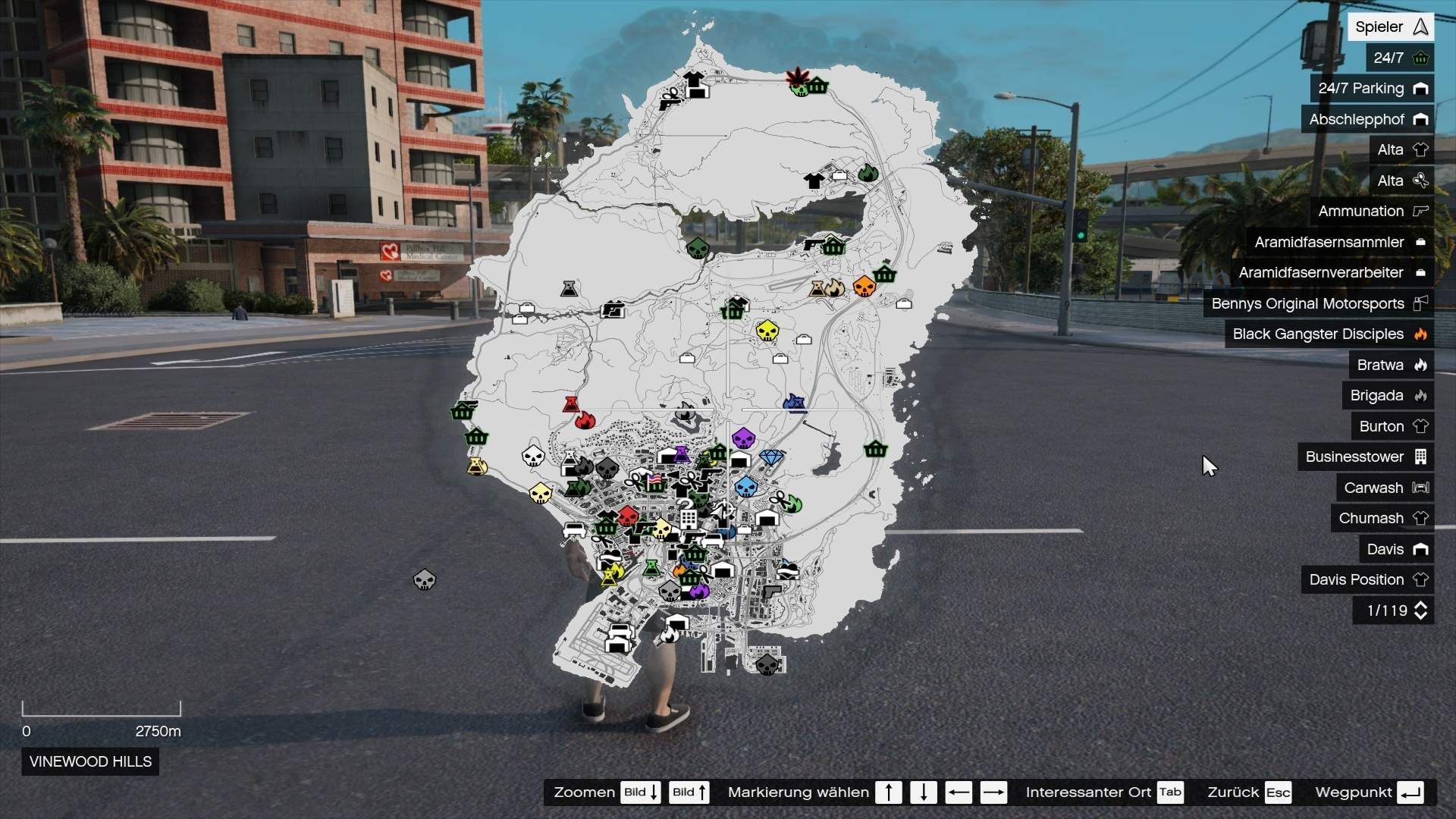Select Aramidfasernsammler in the legend

point(1340,243)
